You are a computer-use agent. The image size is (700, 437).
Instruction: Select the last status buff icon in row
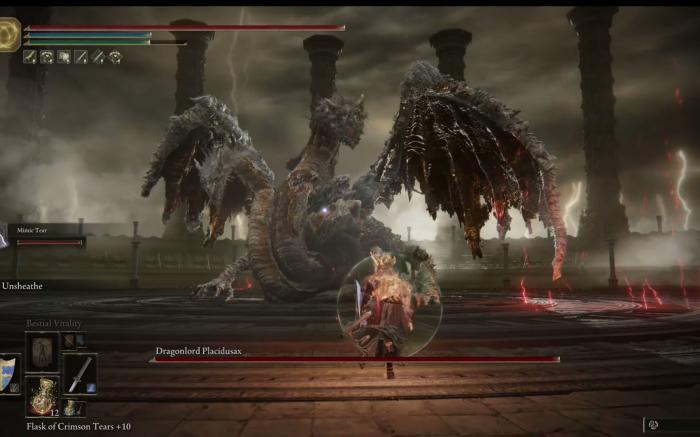(x=115, y=57)
